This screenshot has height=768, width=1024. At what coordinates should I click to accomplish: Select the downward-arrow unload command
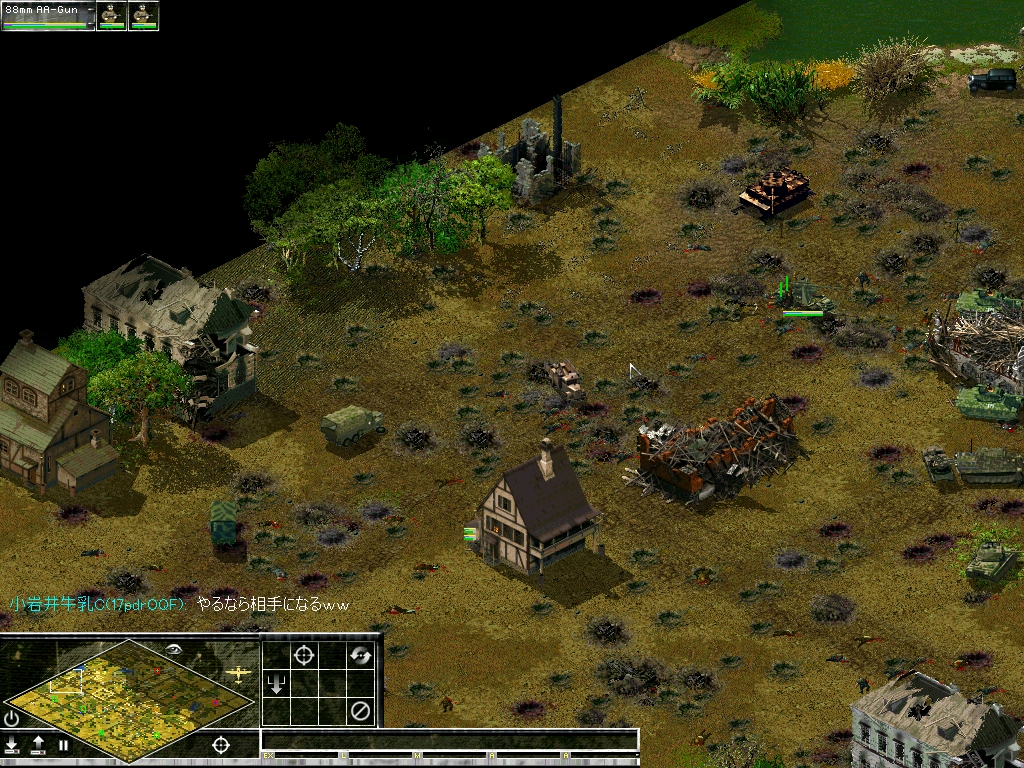click(276, 684)
